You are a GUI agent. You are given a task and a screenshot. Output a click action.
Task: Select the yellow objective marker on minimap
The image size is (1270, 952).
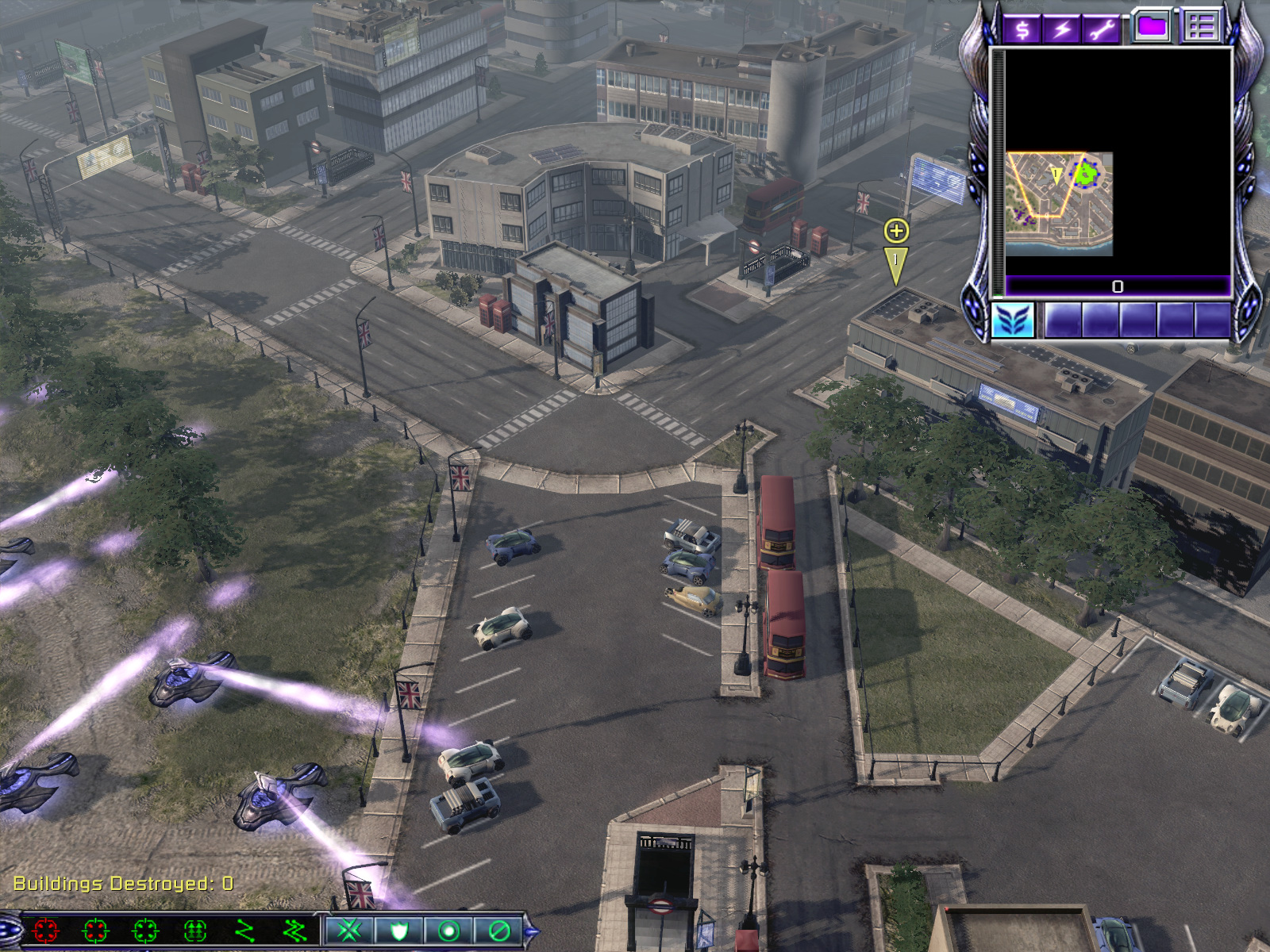point(1056,175)
